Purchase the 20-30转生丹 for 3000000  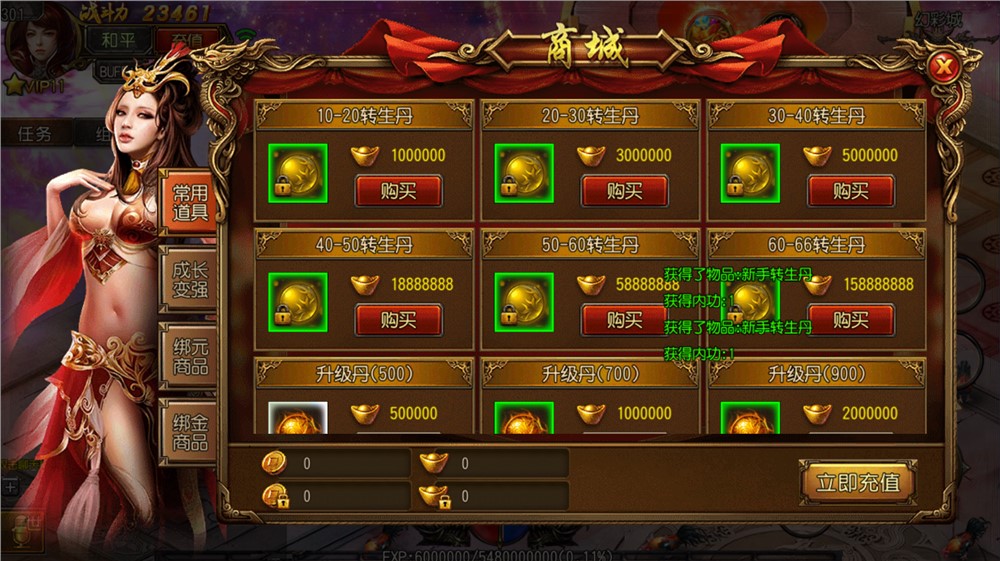coord(624,191)
